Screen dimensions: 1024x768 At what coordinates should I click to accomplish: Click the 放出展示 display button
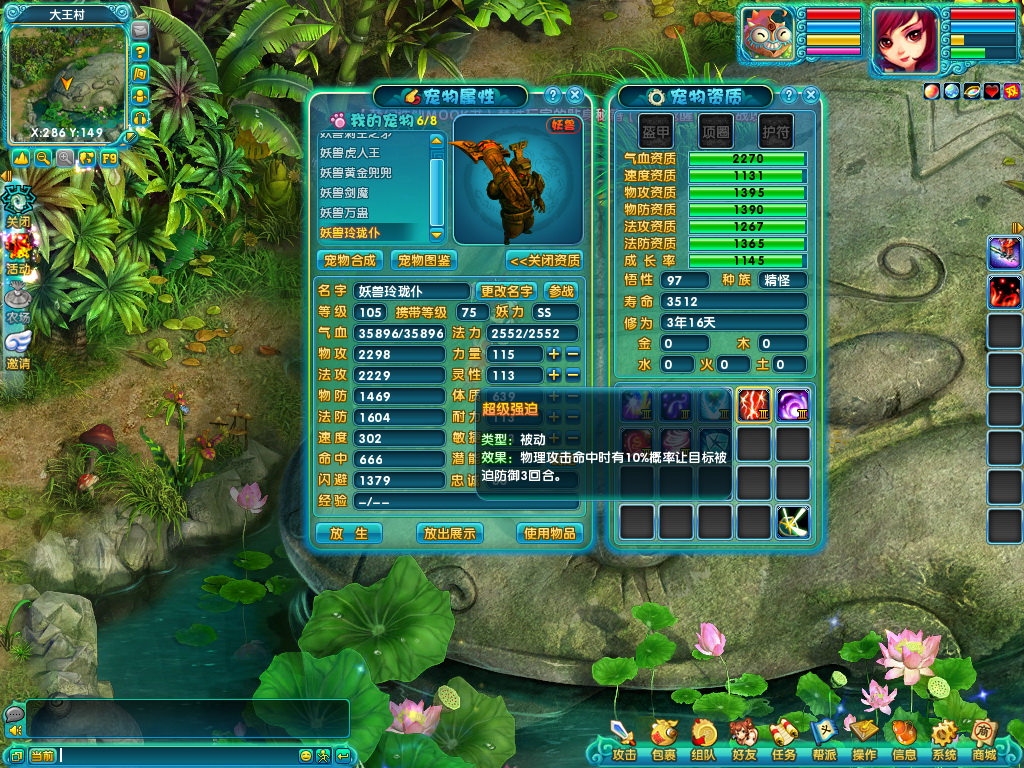click(449, 533)
